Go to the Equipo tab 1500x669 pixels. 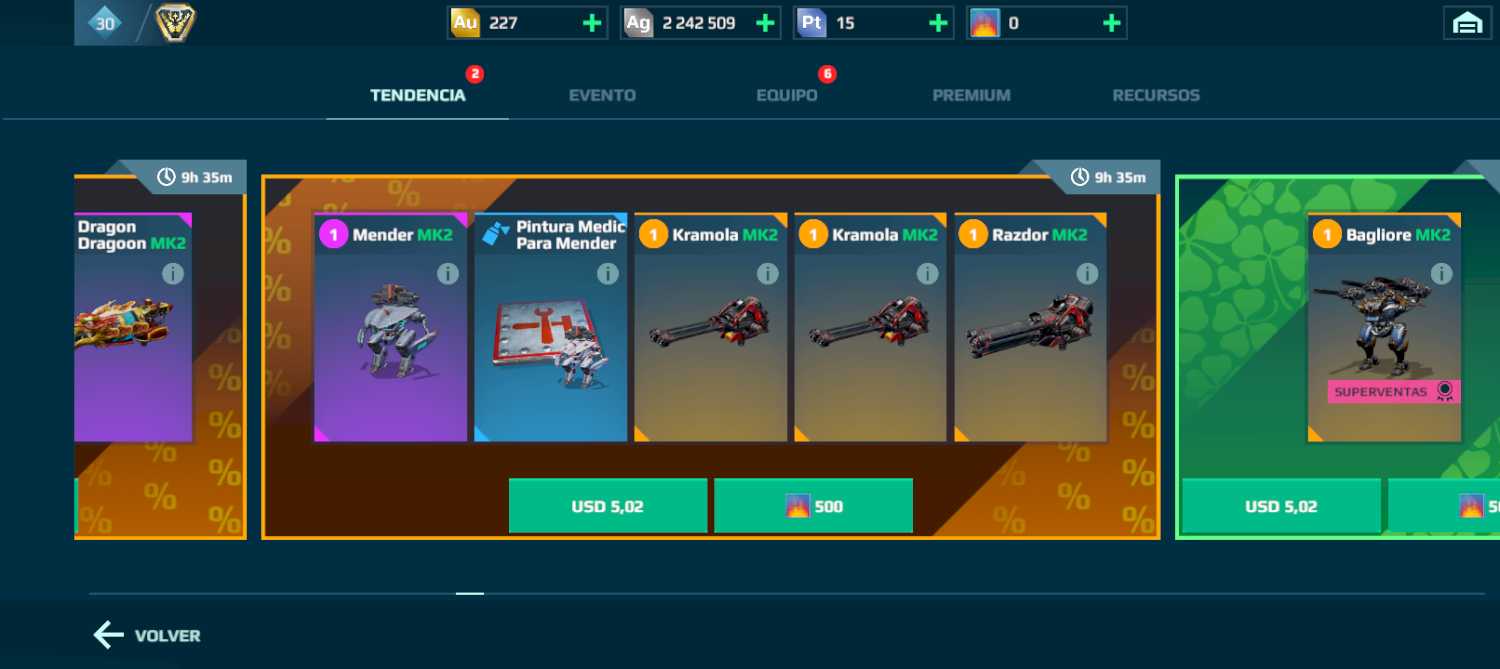786,96
